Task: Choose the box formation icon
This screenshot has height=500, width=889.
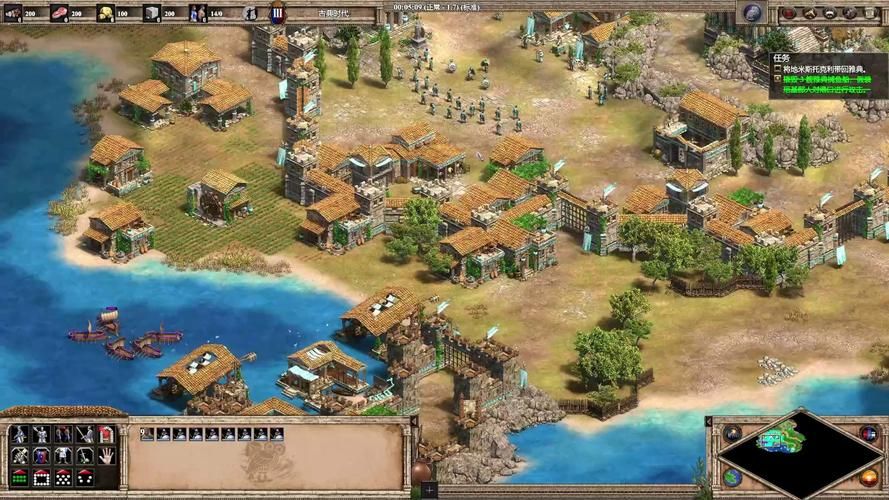Action: 40,477
